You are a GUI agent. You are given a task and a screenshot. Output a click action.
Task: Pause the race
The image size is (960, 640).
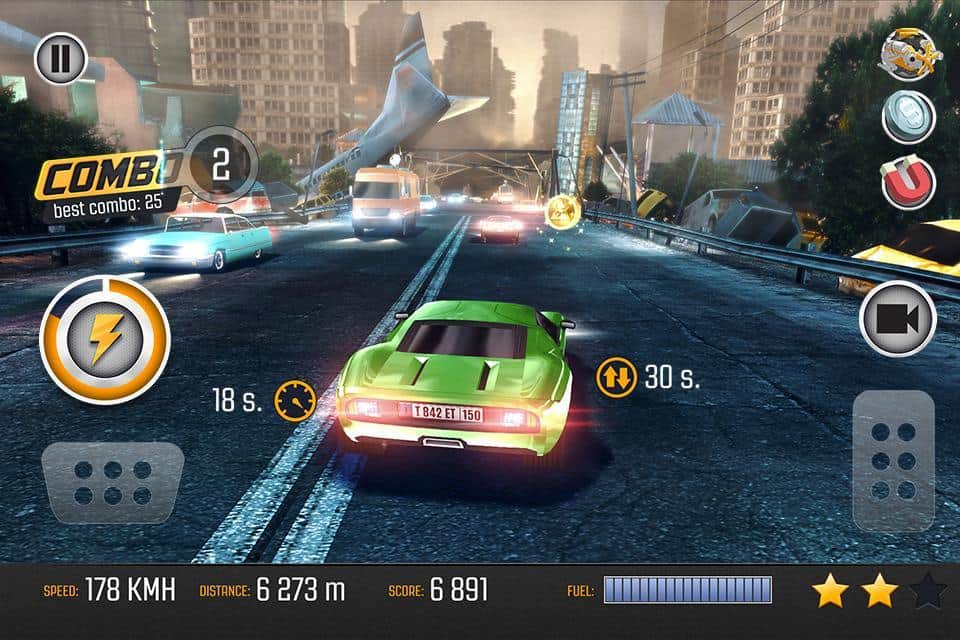coord(61,58)
